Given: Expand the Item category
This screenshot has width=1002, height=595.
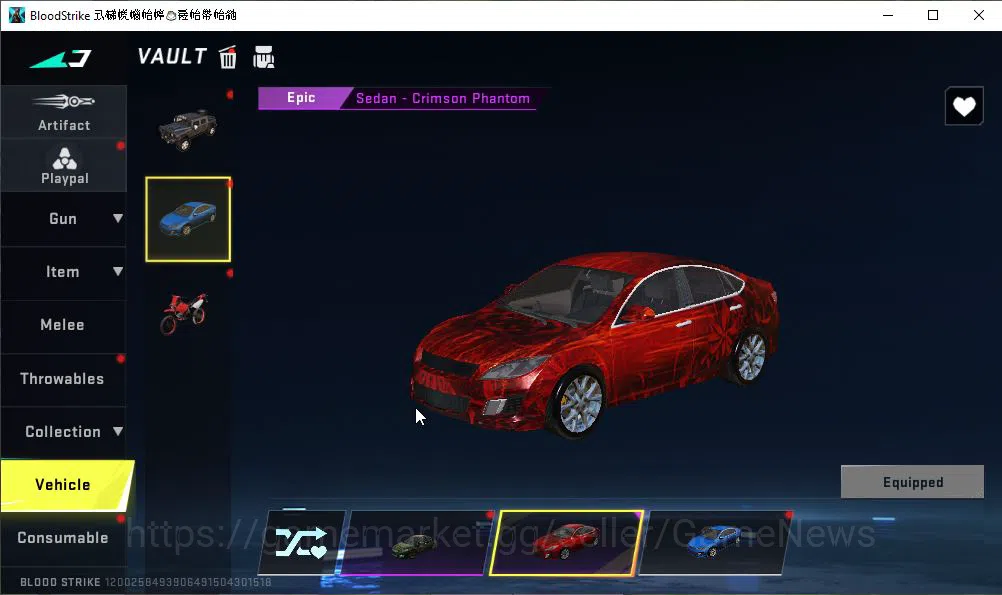Looking at the screenshot, I should point(63,272).
